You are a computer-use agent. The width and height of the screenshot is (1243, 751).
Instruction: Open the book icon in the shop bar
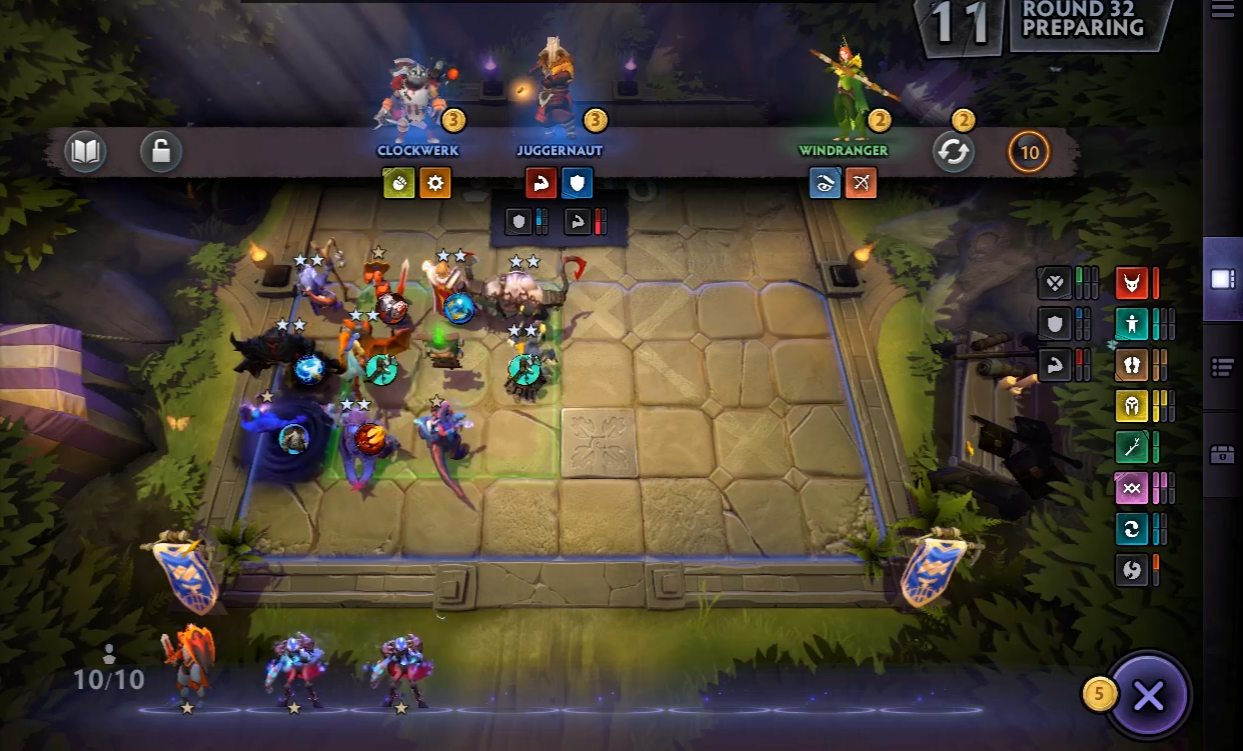(85, 153)
